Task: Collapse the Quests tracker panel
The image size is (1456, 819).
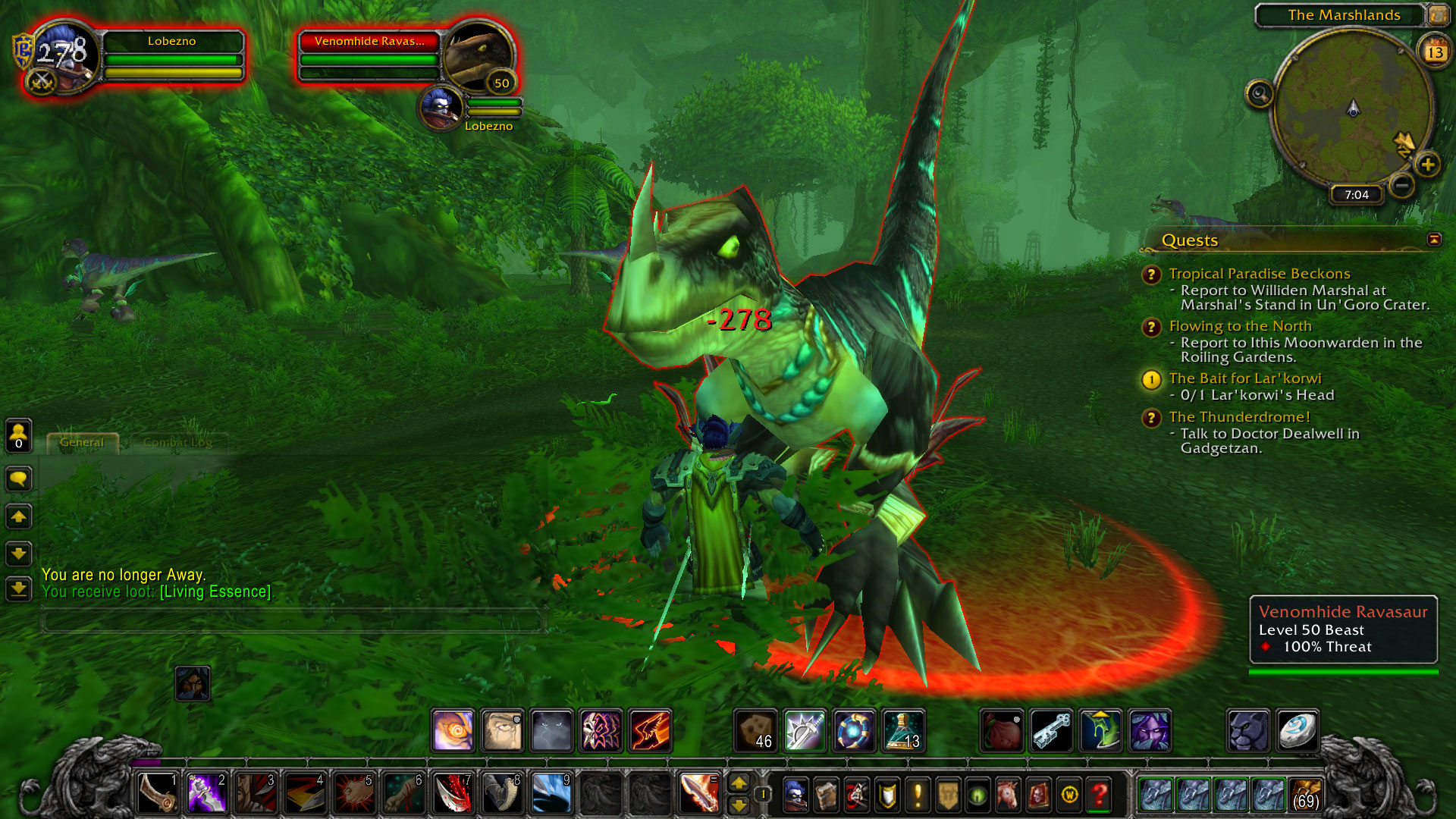Action: pyautogui.click(x=1433, y=240)
